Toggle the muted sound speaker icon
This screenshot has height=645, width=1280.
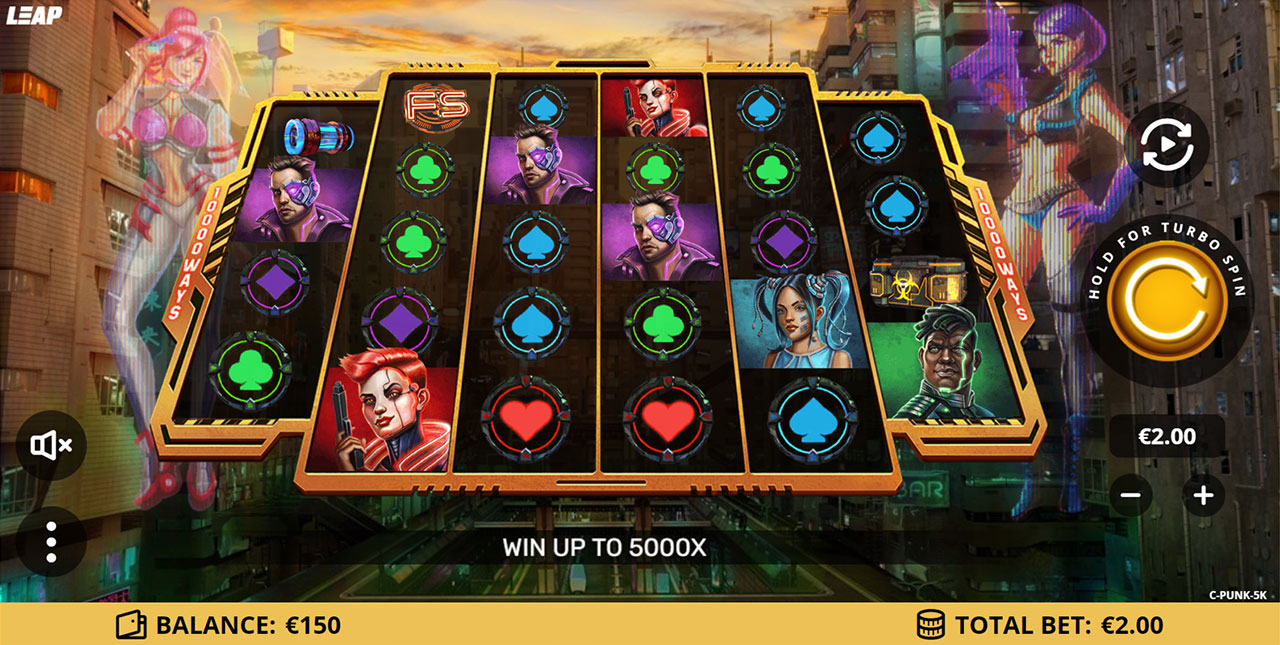point(51,445)
